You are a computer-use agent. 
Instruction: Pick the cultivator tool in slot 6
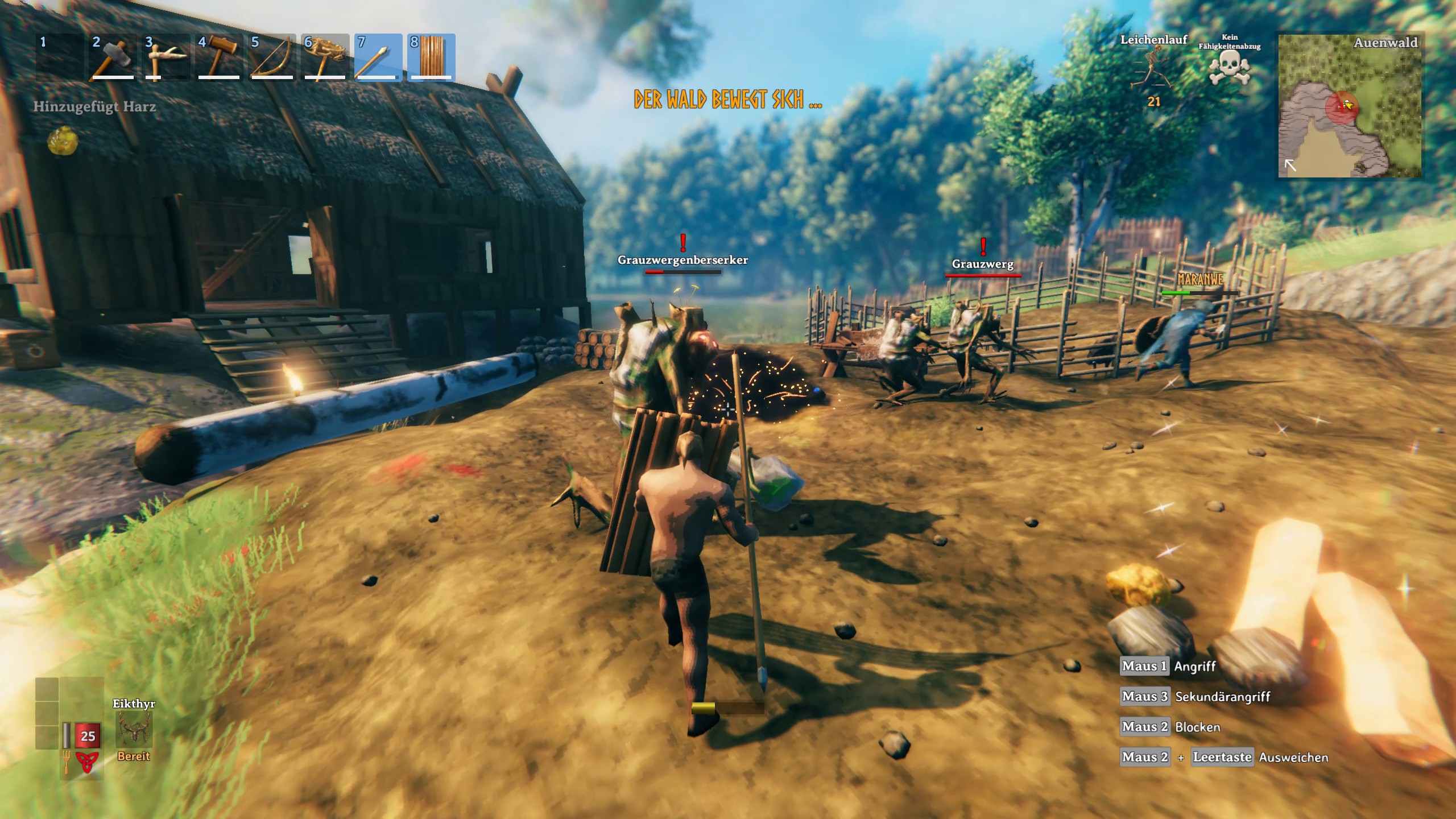(x=325, y=58)
